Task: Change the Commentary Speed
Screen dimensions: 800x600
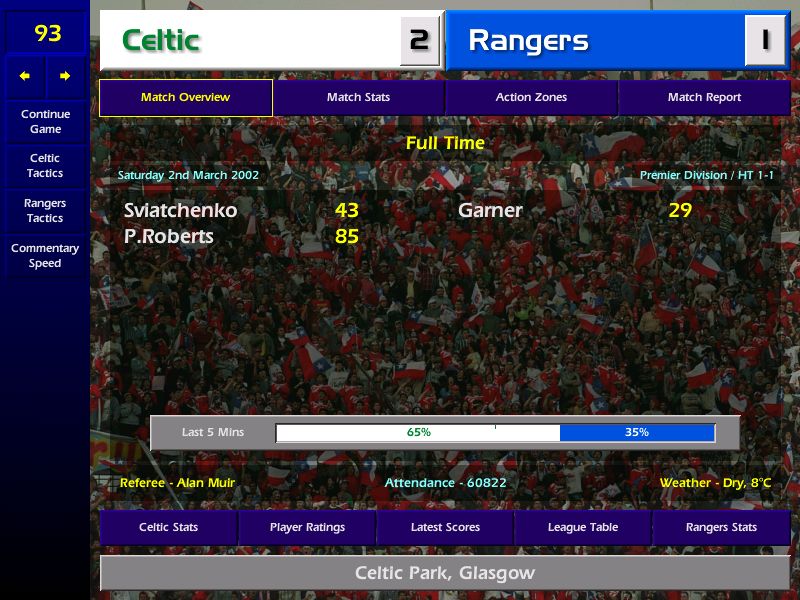Action: tap(45, 256)
